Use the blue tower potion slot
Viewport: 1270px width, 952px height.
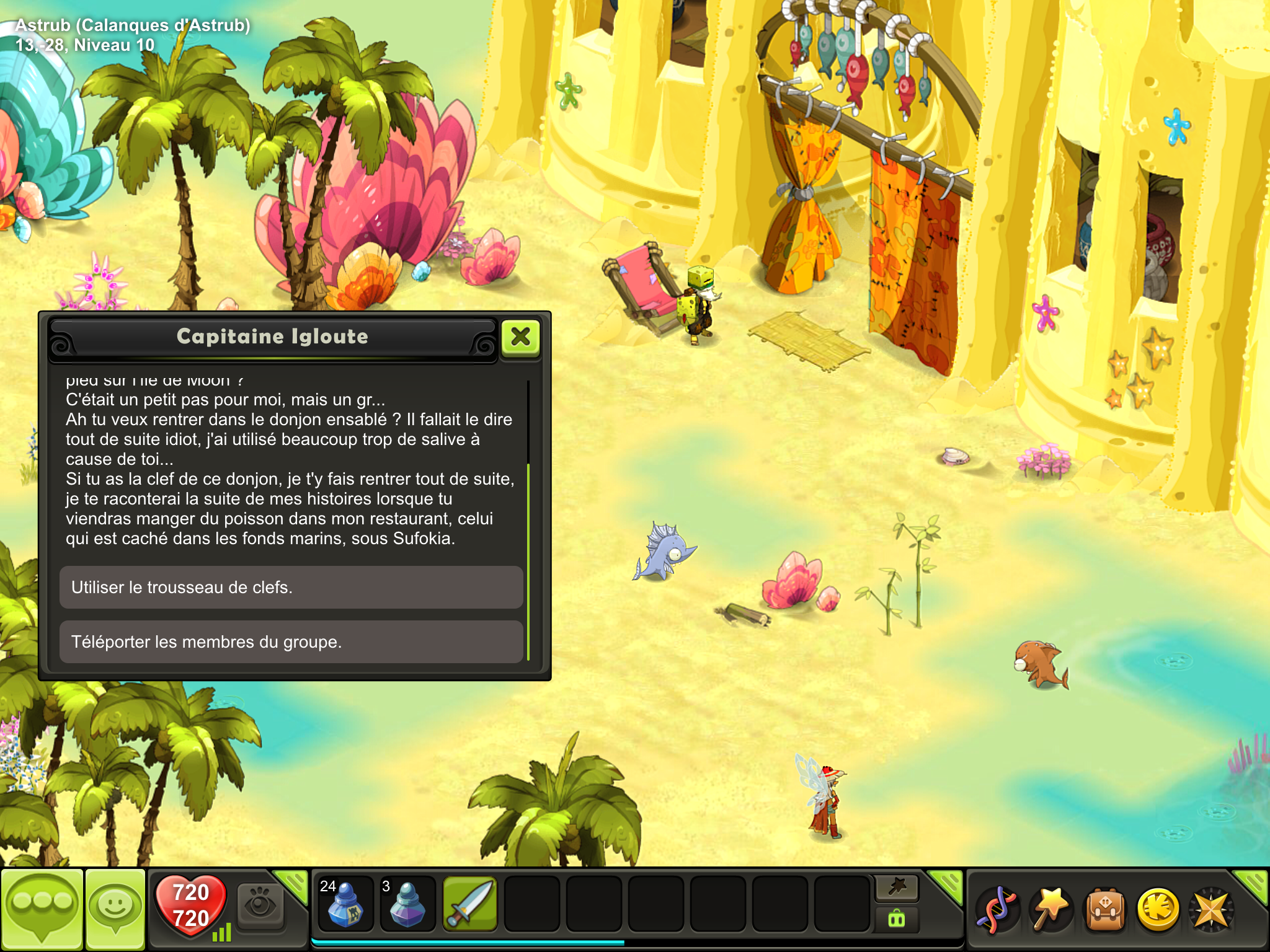coord(345,904)
